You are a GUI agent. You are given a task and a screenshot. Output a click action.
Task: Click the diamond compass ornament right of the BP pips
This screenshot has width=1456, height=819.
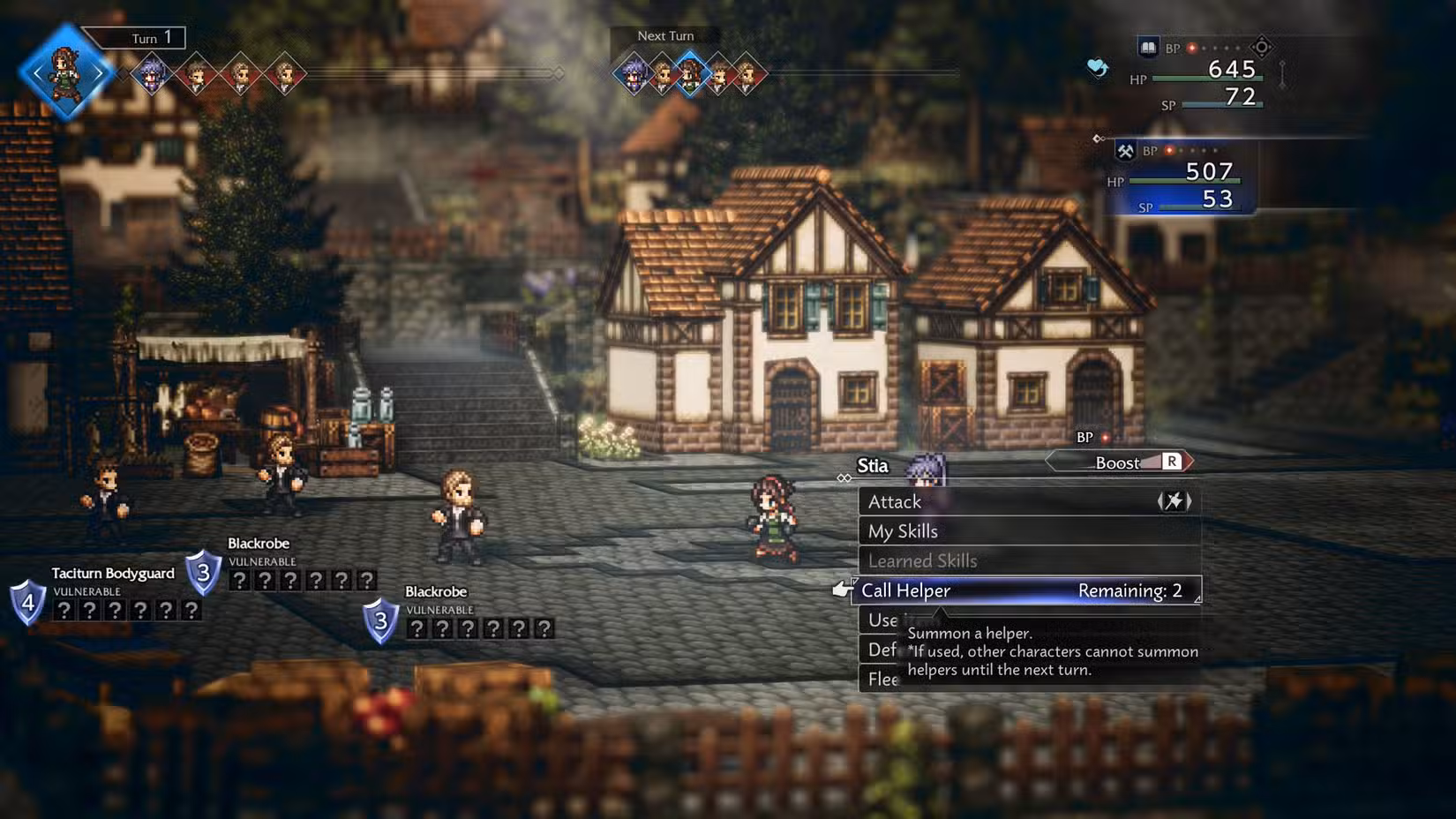pyautogui.click(x=1262, y=48)
